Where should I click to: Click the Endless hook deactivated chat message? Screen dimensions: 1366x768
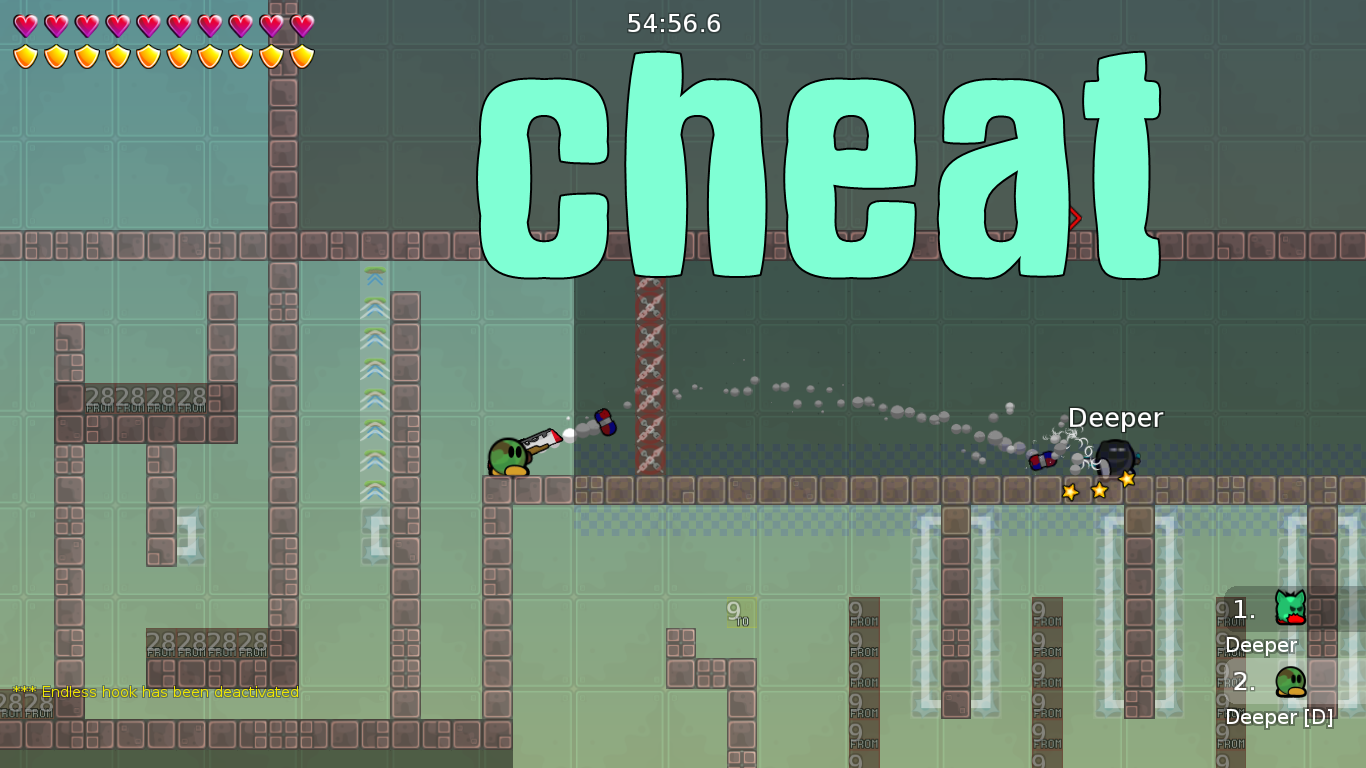tap(155, 691)
